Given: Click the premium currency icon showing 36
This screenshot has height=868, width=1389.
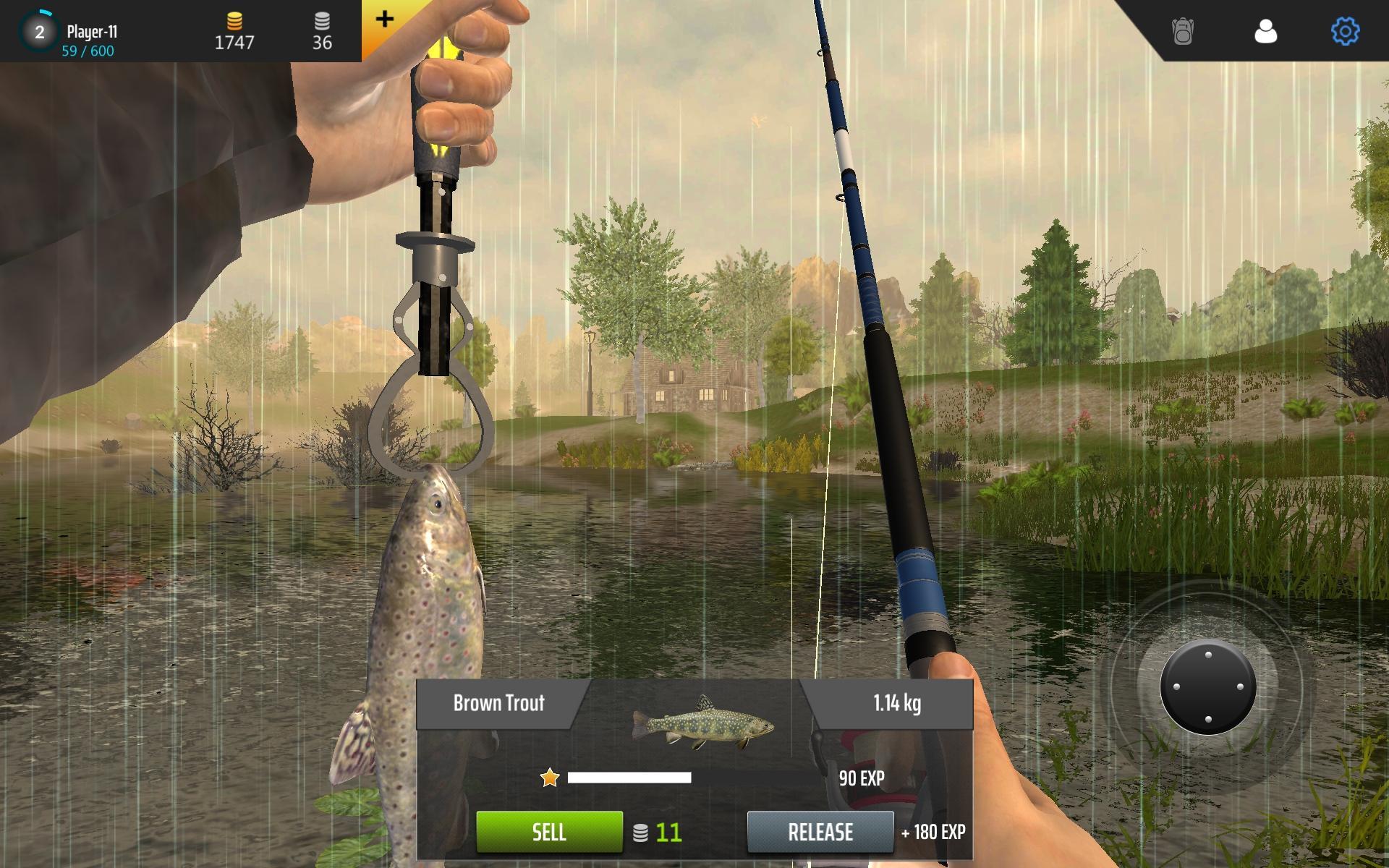Looking at the screenshot, I should (x=323, y=22).
